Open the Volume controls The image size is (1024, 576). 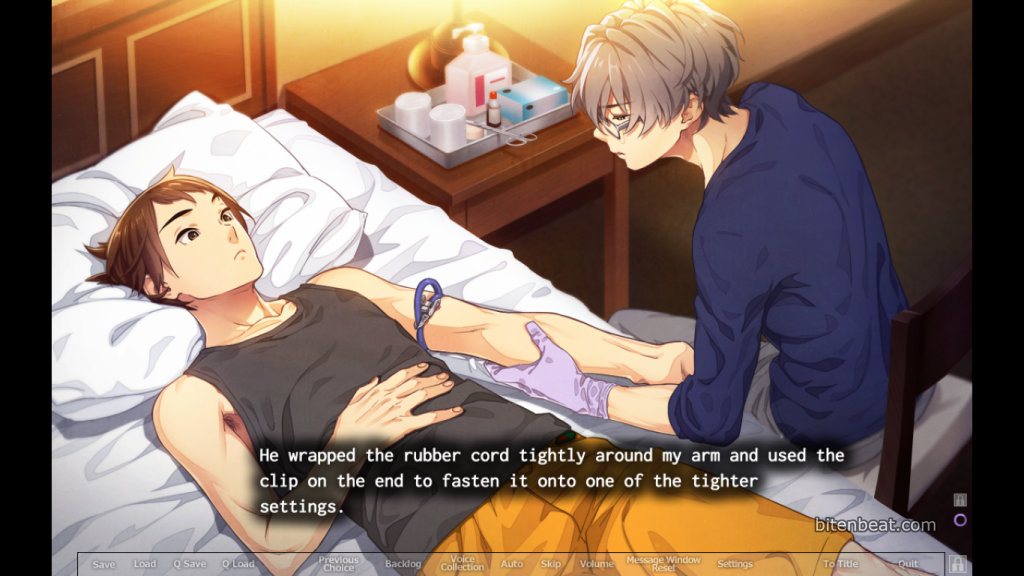click(x=597, y=564)
